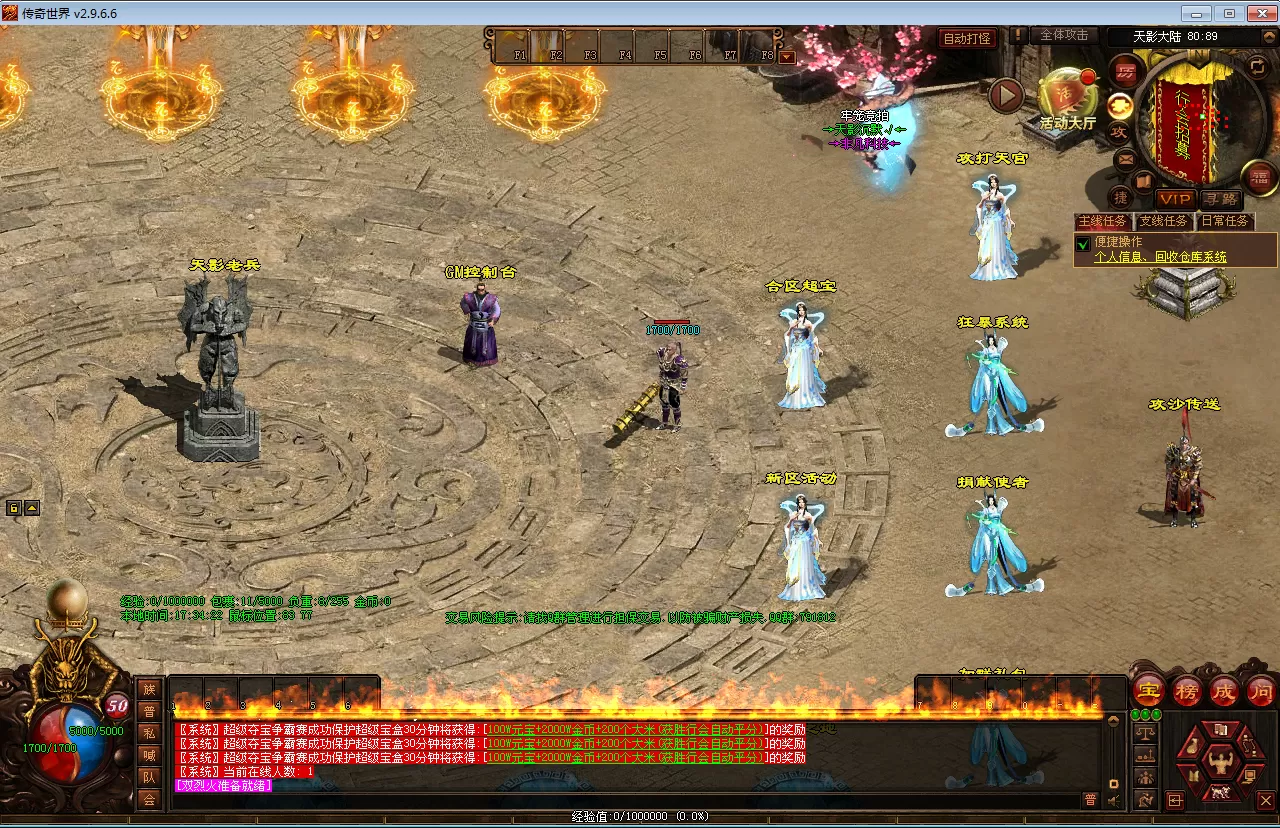Click the round play arrow button

(1006, 96)
